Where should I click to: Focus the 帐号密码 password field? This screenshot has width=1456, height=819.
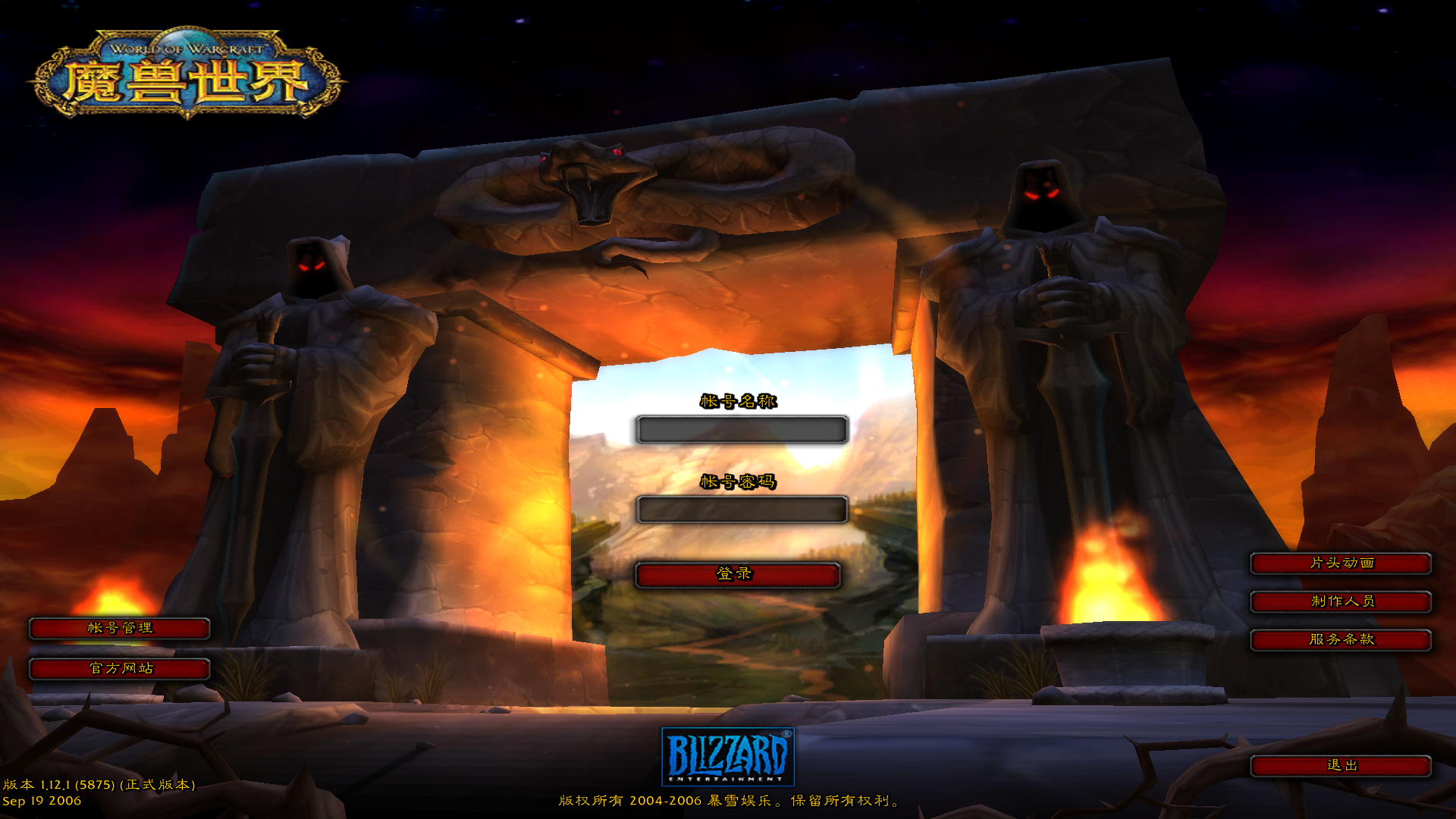pos(741,510)
